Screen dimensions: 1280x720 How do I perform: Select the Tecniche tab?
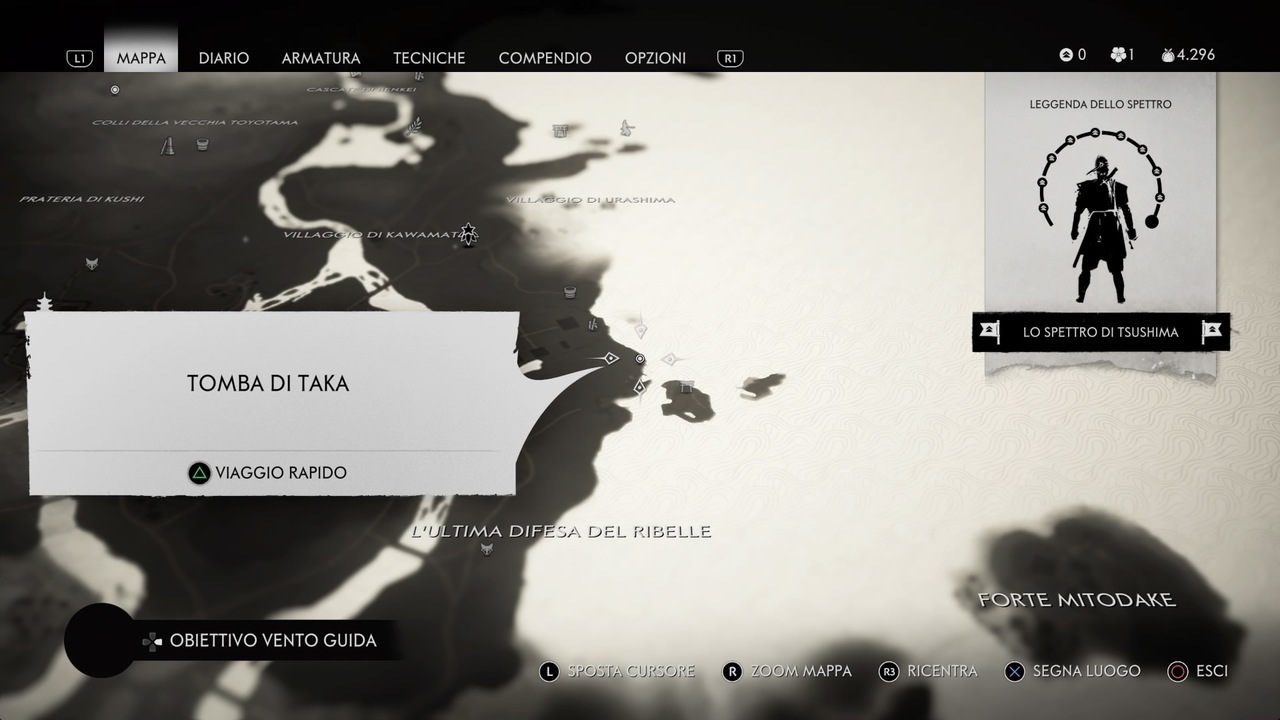[429, 58]
